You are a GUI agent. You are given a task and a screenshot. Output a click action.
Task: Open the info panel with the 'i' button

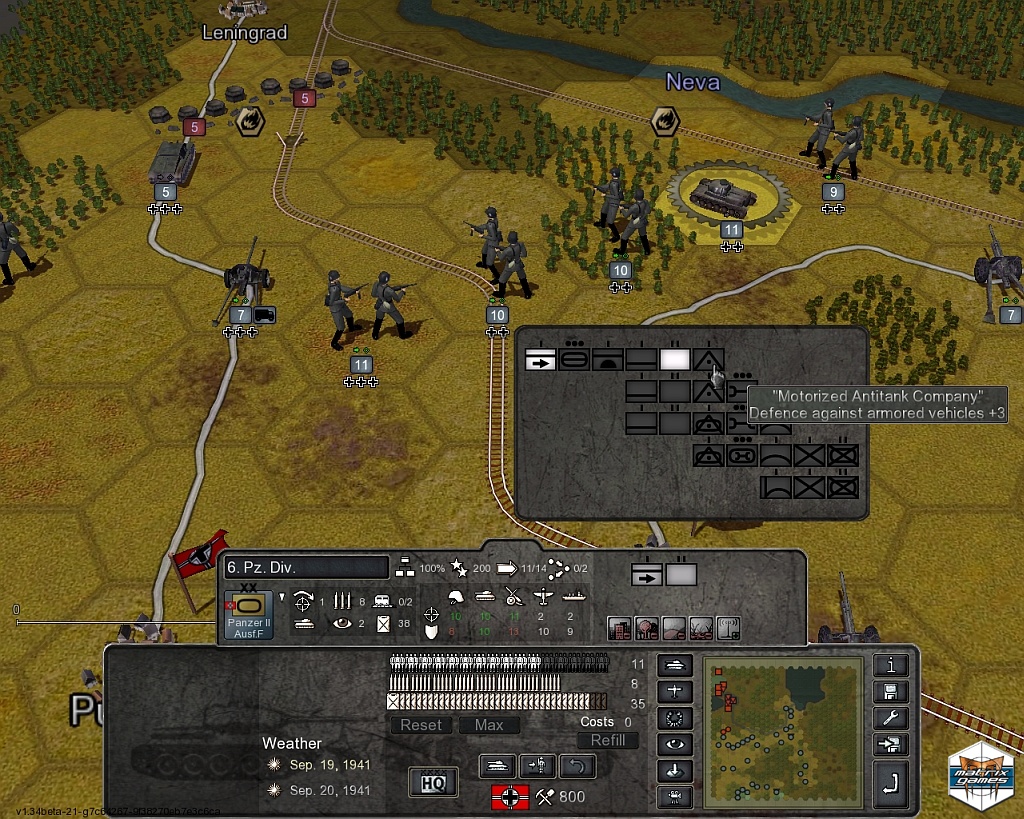pyautogui.click(x=890, y=666)
